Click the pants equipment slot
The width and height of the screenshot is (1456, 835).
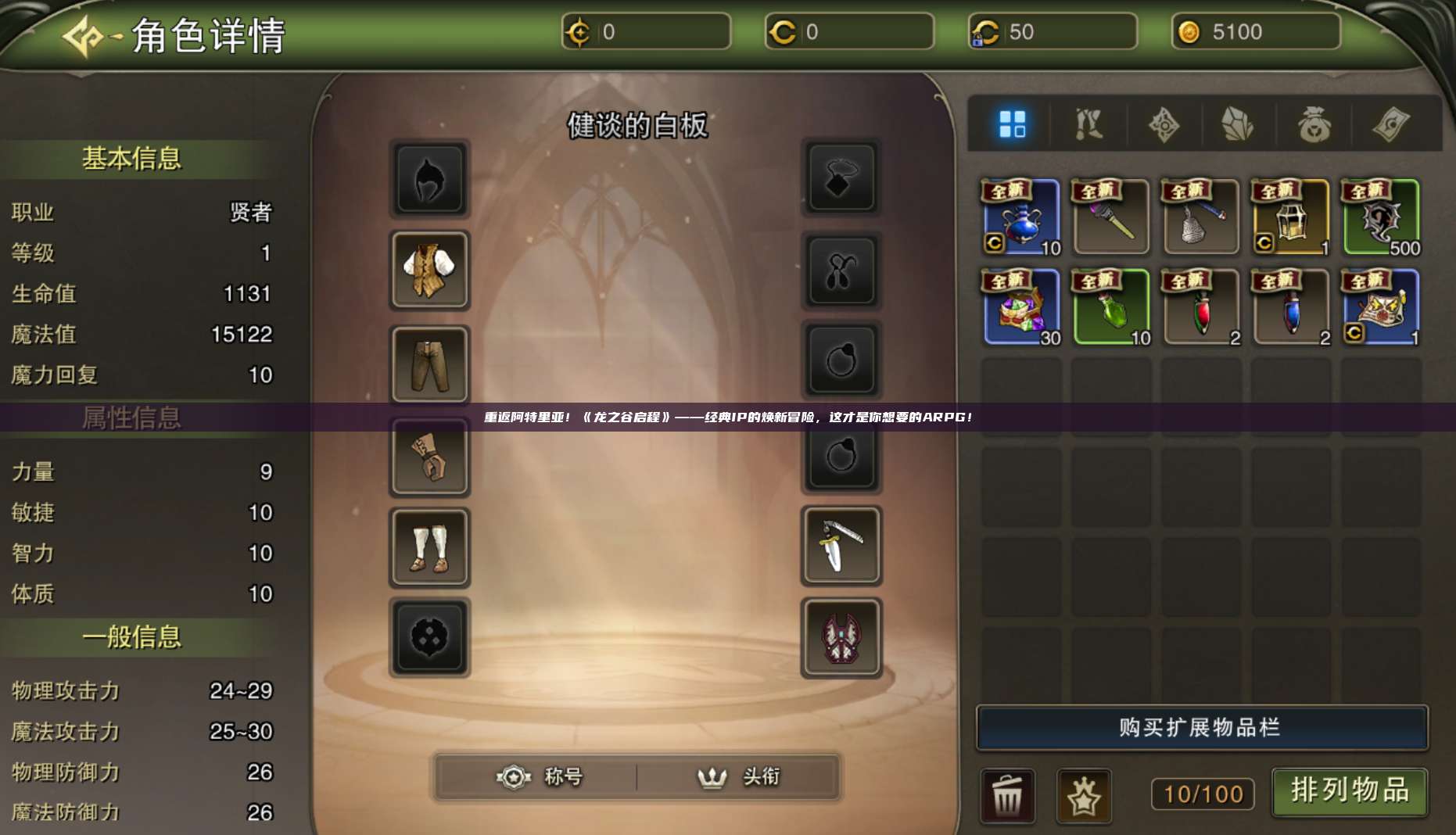tap(430, 365)
